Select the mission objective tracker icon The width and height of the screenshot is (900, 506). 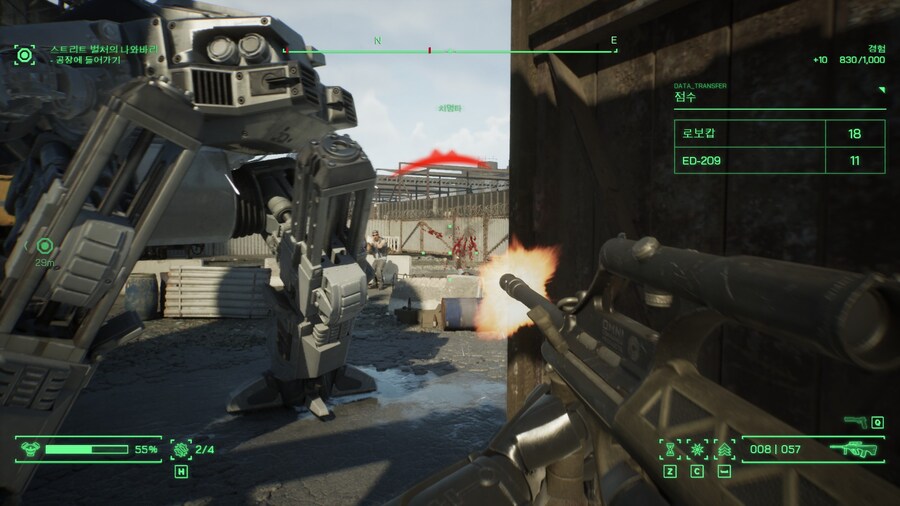(x=24, y=54)
